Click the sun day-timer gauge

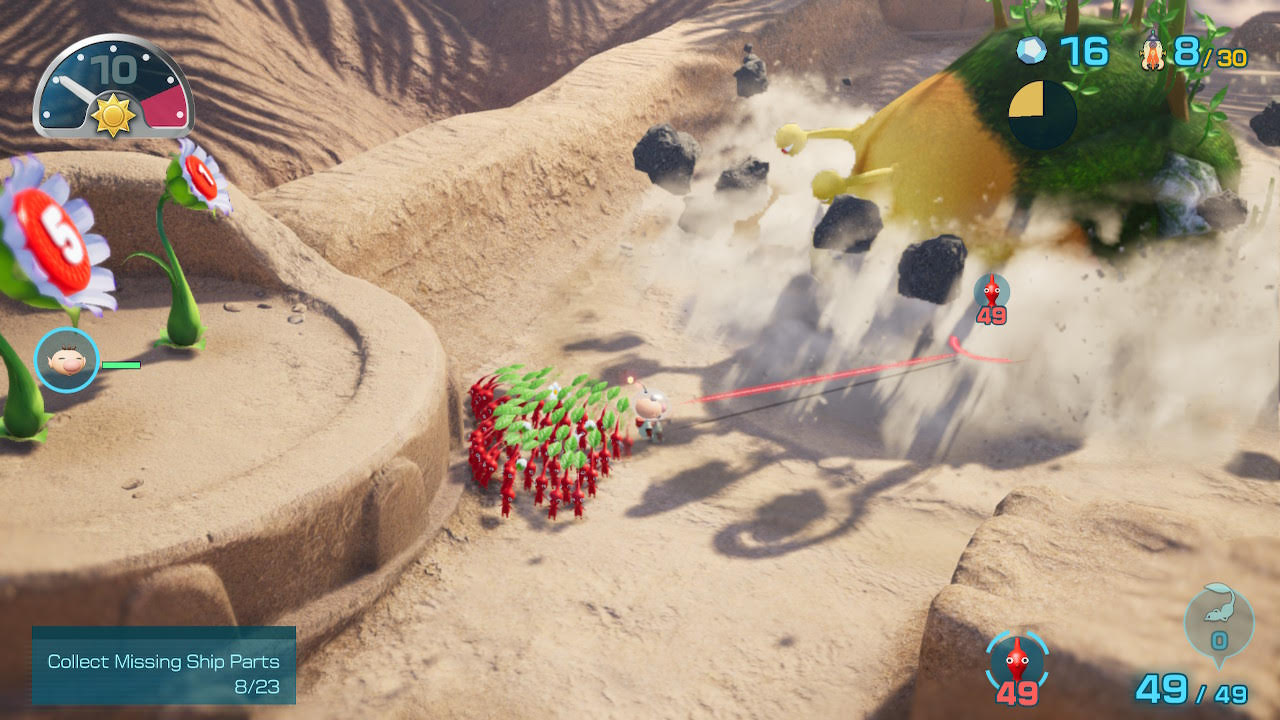(113, 88)
